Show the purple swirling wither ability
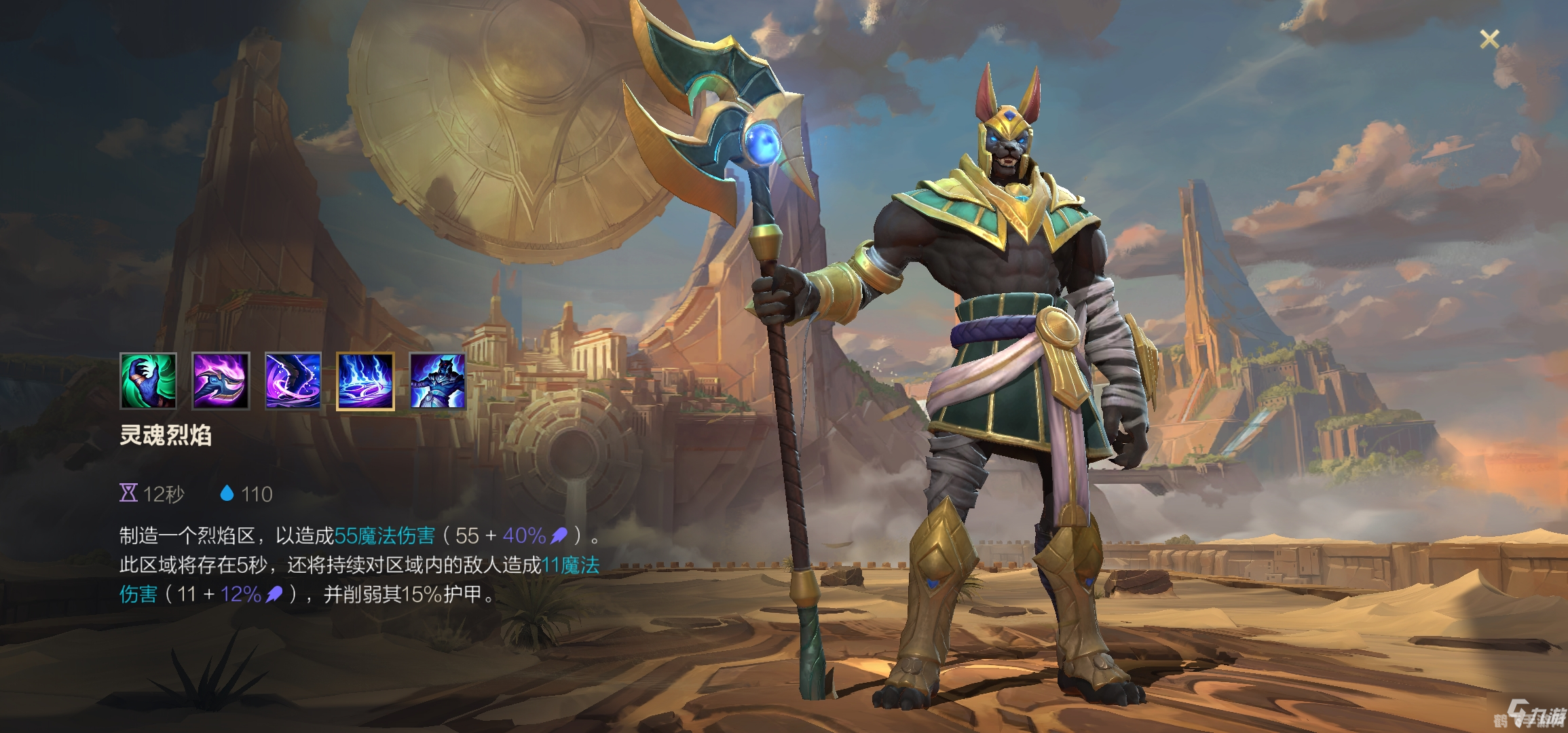This screenshot has height=733, width=1568. (293, 381)
